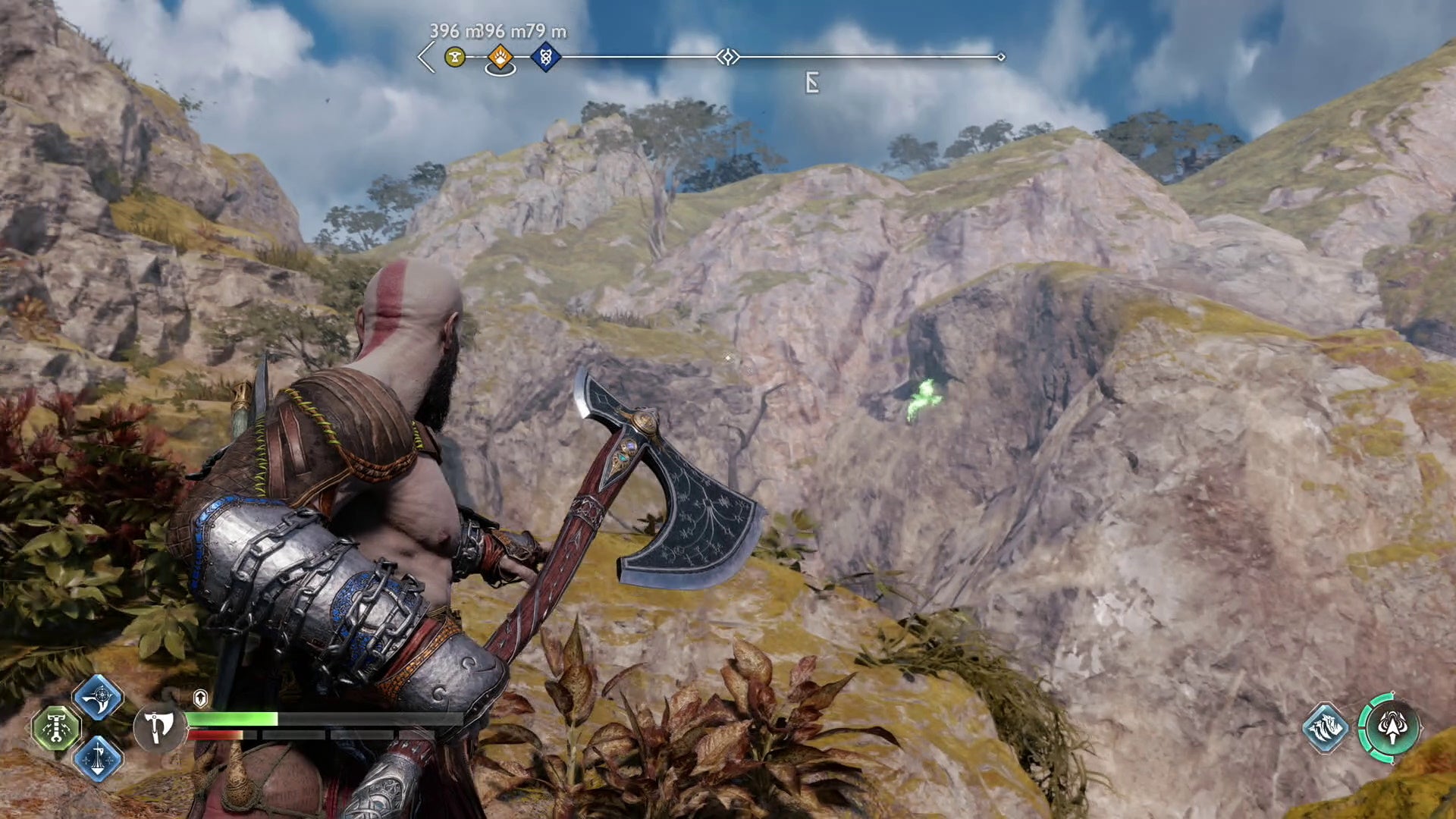Click the compass center diamond indicator
The width and height of the screenshot is (1456, 819).
728,57
